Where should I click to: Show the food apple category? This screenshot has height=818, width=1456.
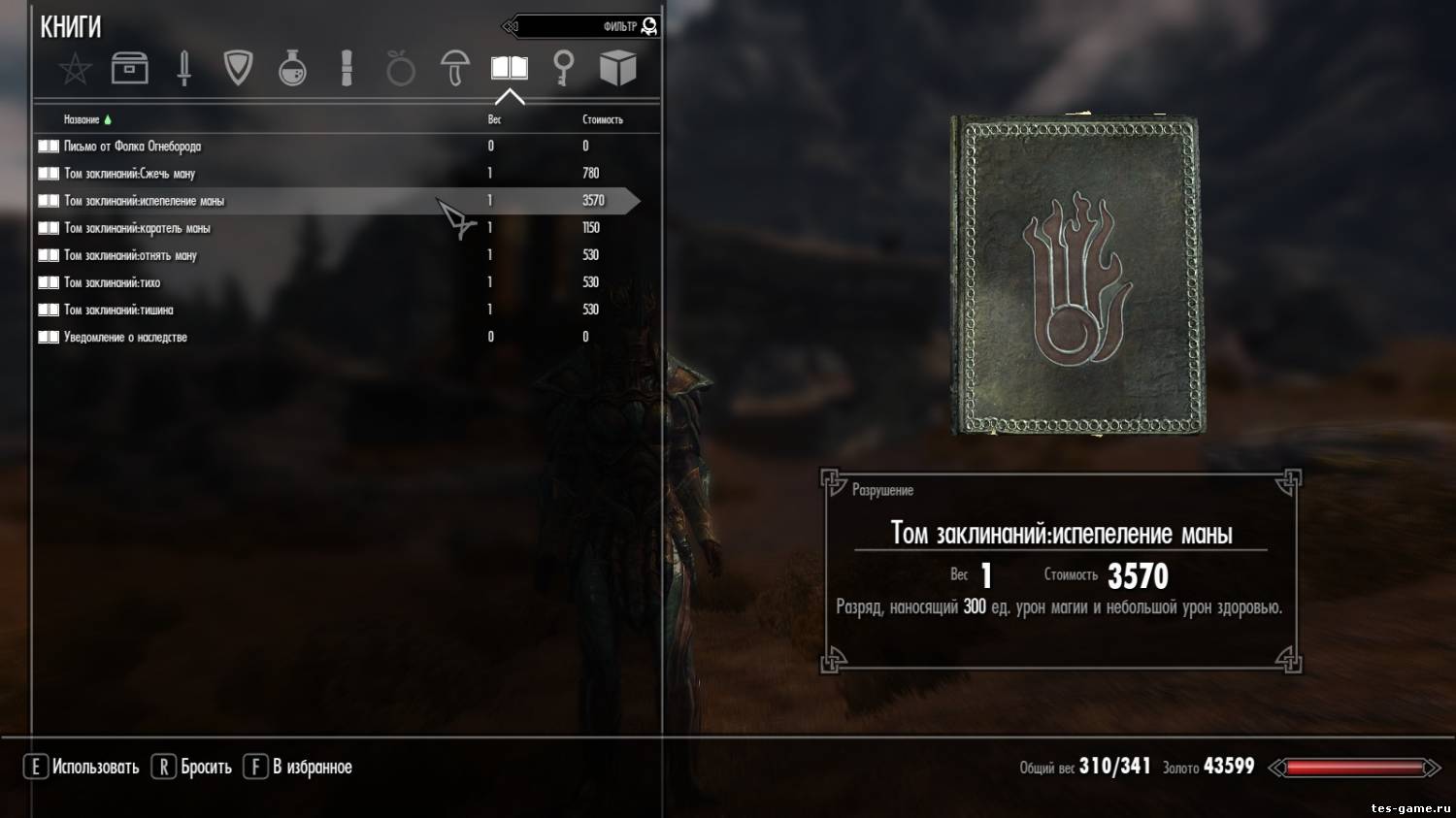click(x=400, y=69)
